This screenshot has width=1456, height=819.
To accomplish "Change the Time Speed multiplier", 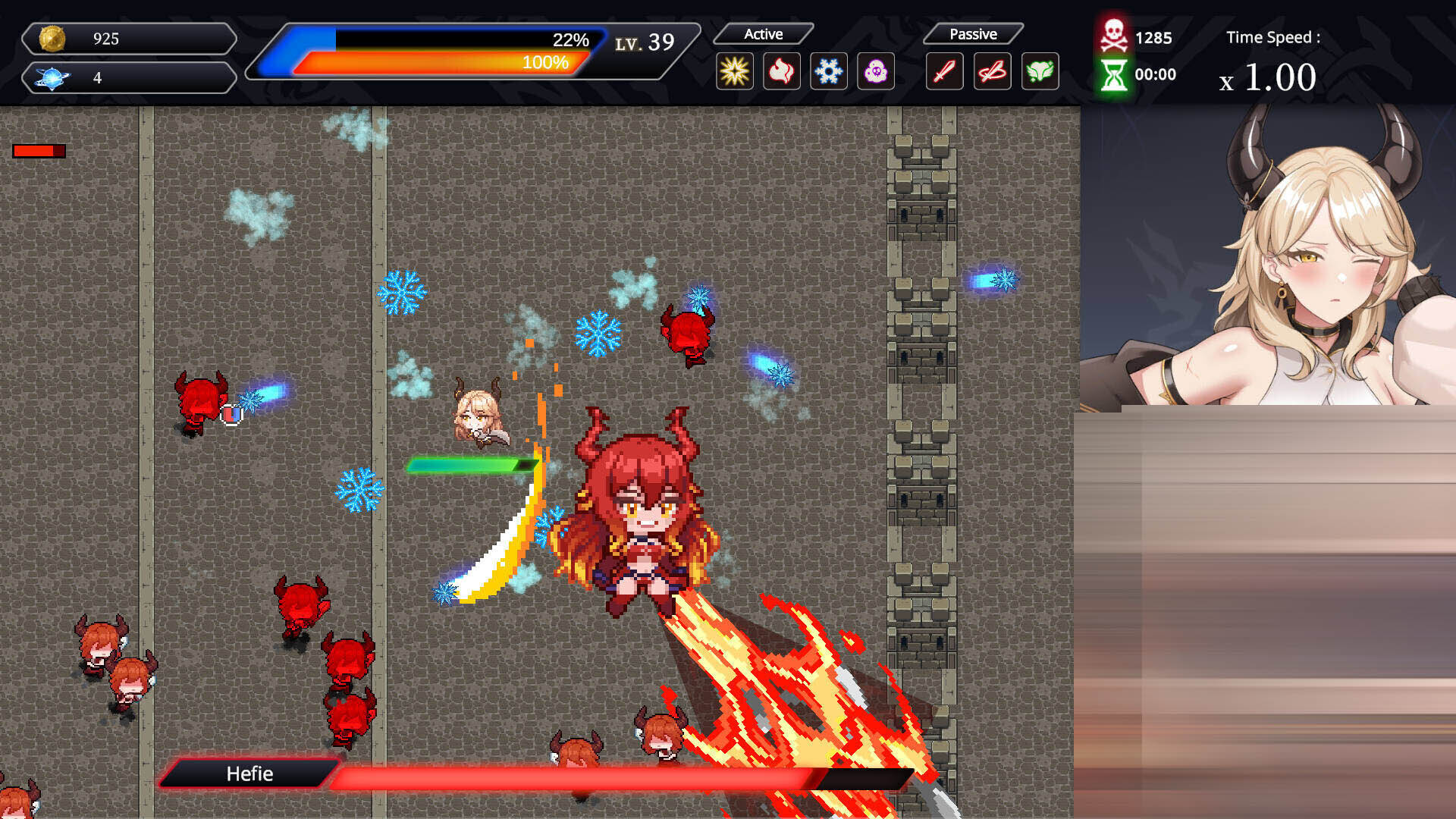I will pos(1269,77).
